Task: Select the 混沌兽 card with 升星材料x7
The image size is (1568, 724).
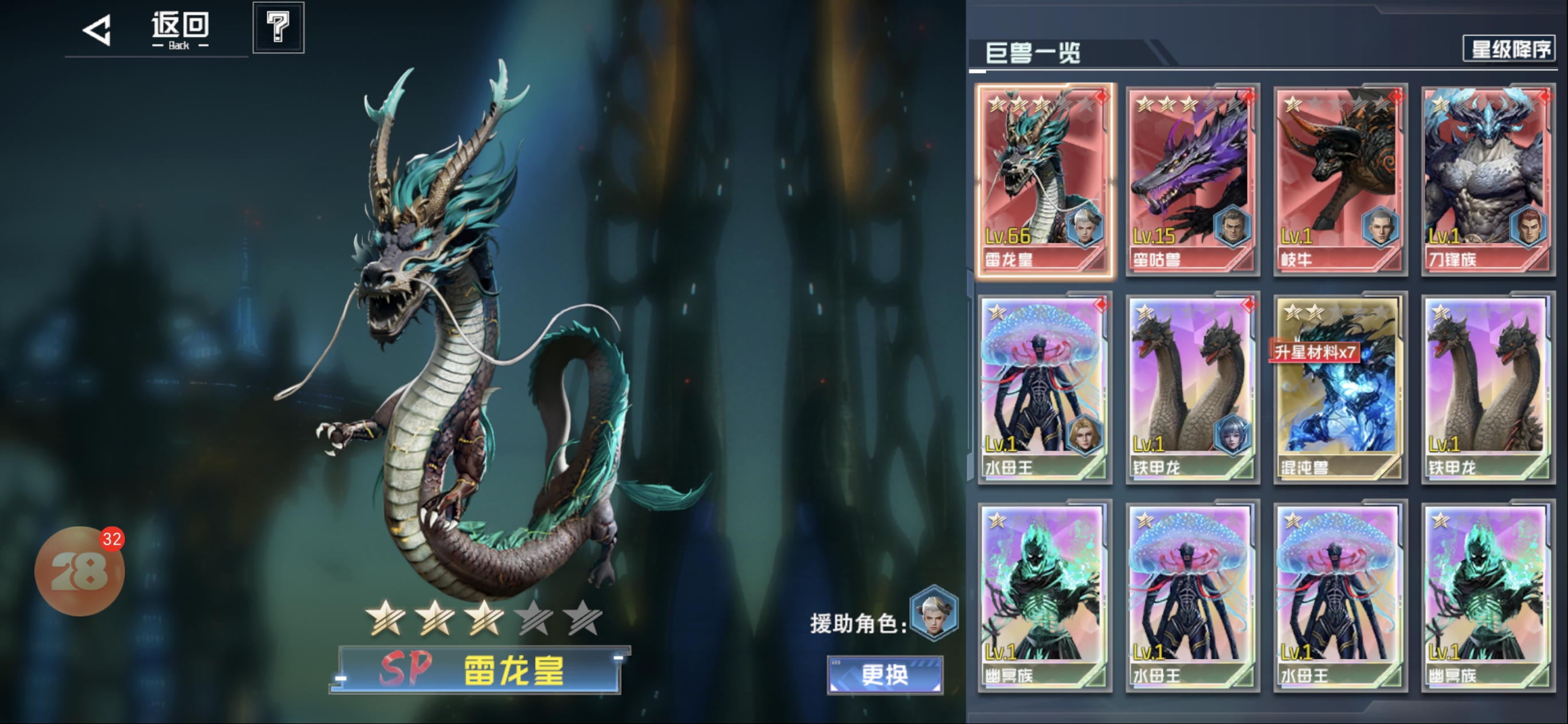Action: pos(1340,388)
